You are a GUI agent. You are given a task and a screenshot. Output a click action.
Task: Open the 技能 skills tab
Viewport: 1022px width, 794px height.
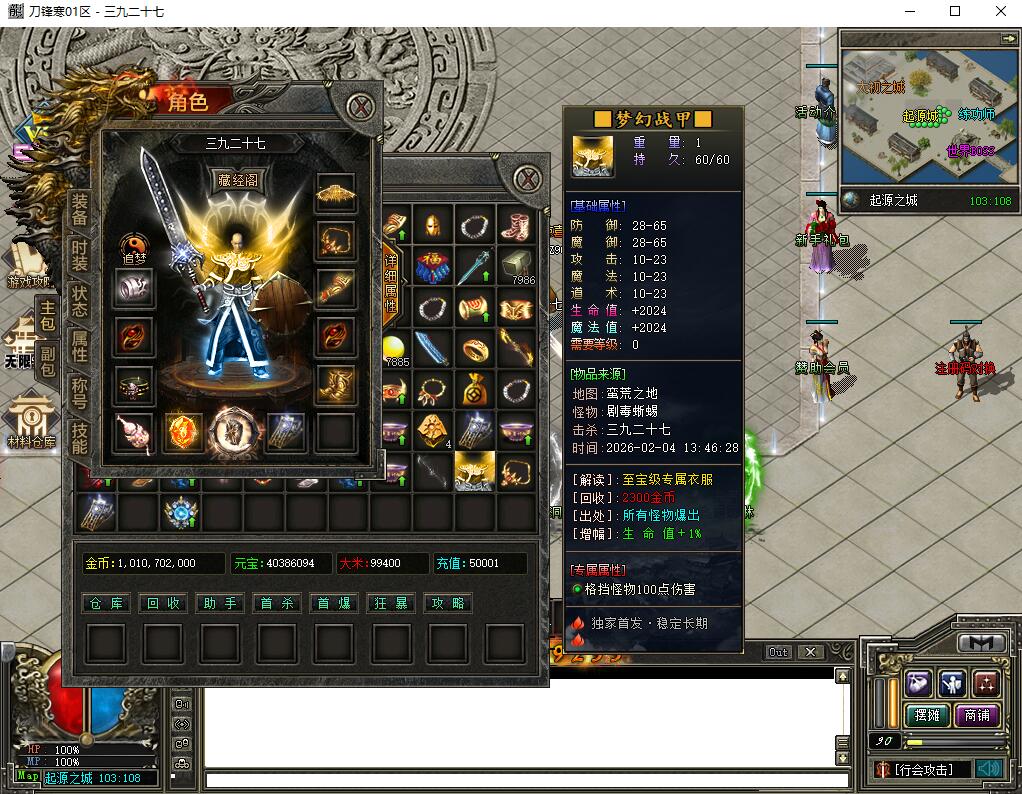tap(79, 439)
